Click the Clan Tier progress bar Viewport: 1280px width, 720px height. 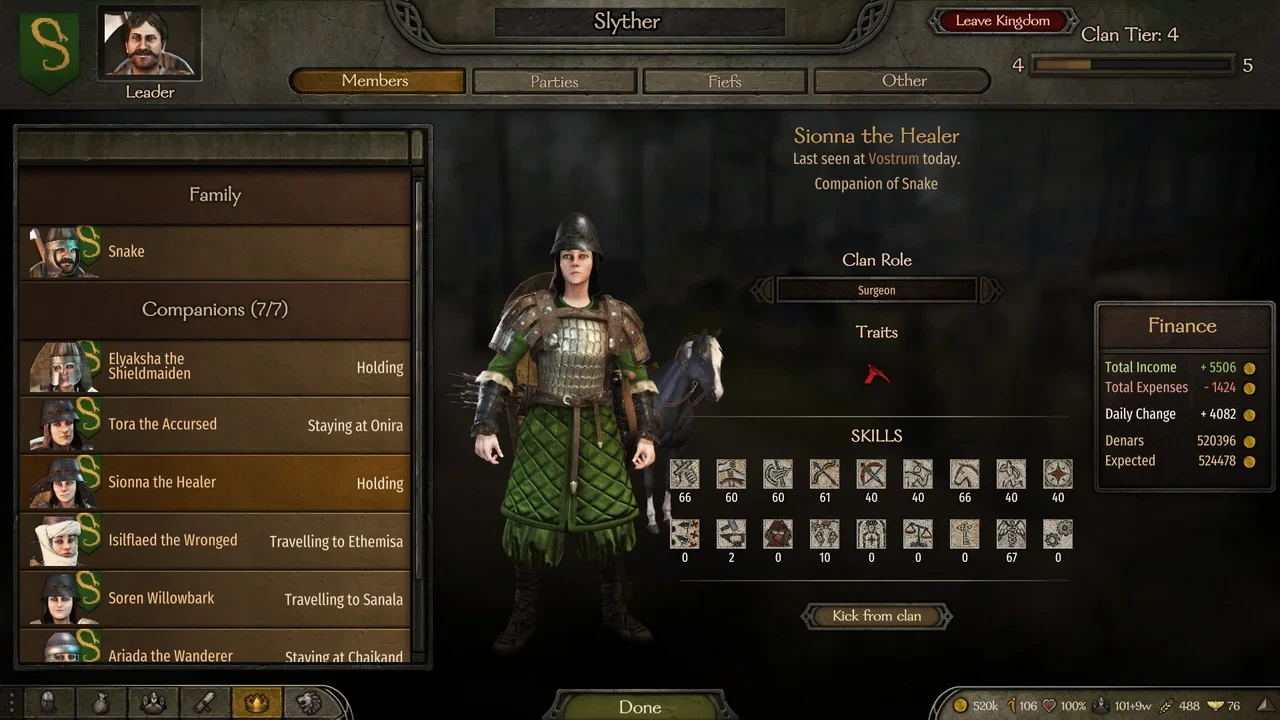pos(1135,64)
